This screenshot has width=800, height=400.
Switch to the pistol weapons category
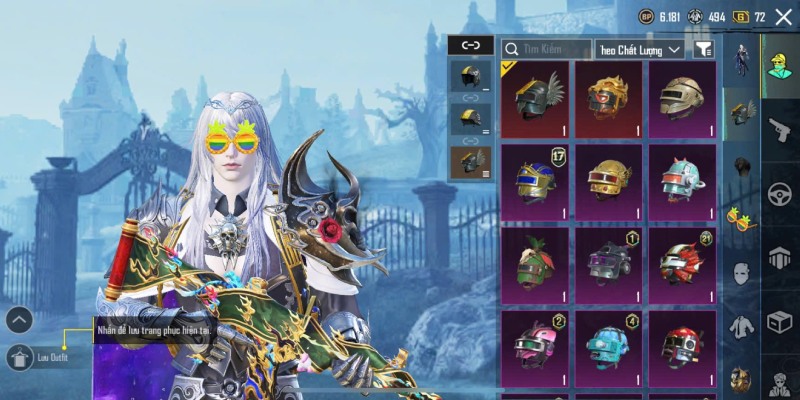click(780, 130)
